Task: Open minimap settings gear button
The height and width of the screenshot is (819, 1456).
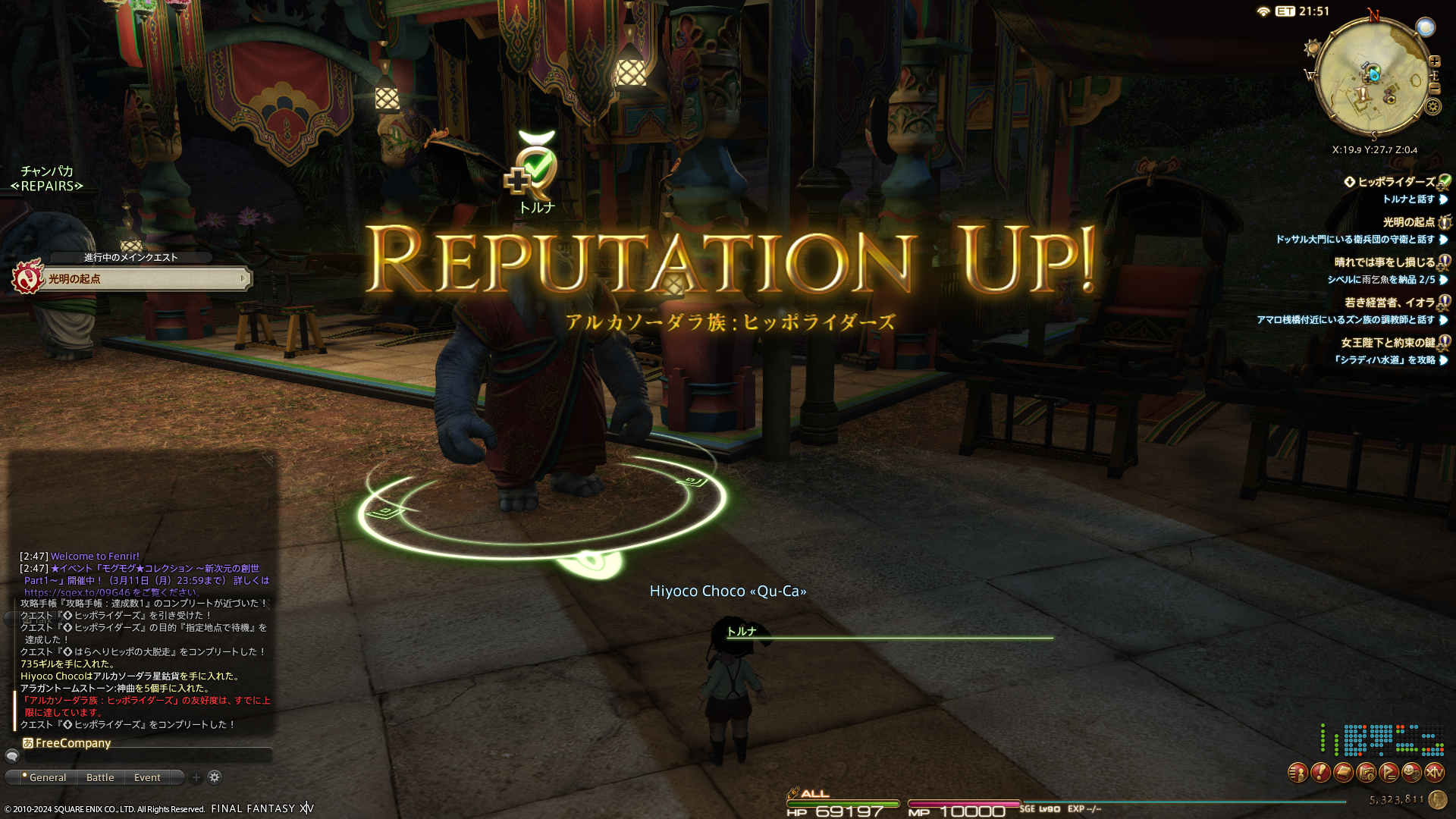Action: pyautogui.click(x=1433, y=106)
